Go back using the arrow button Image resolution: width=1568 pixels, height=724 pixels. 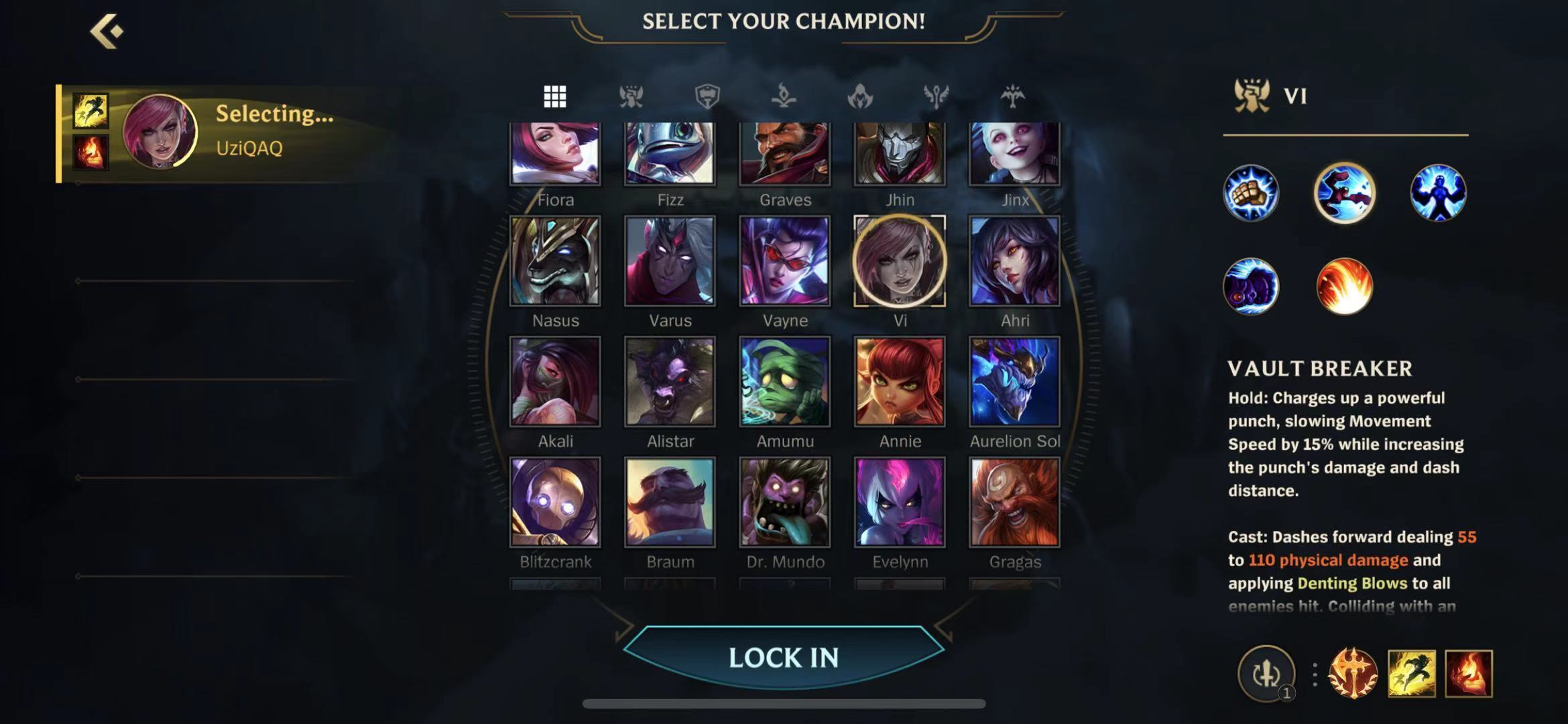click(x=107, y=31)
